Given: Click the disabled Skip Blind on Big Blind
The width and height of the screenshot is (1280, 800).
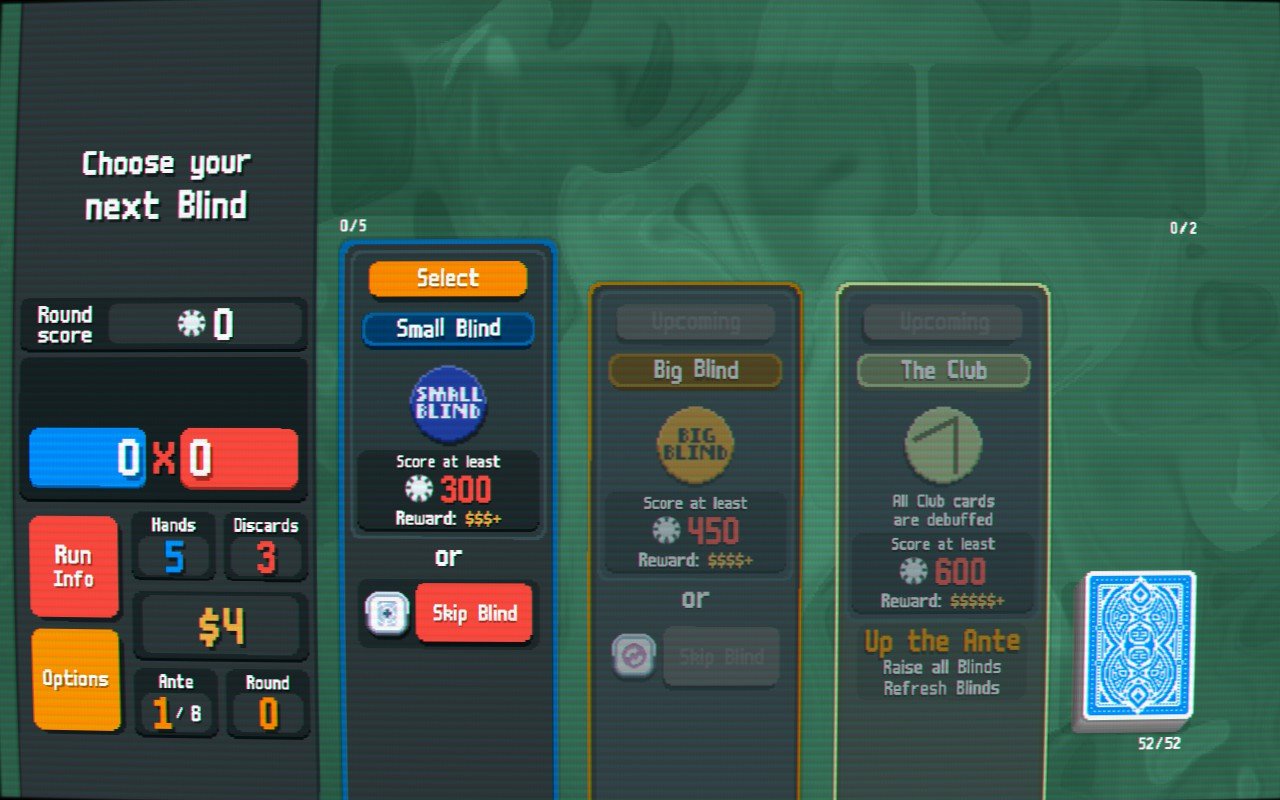Looking at the screenshot, I should coord(722,657).
